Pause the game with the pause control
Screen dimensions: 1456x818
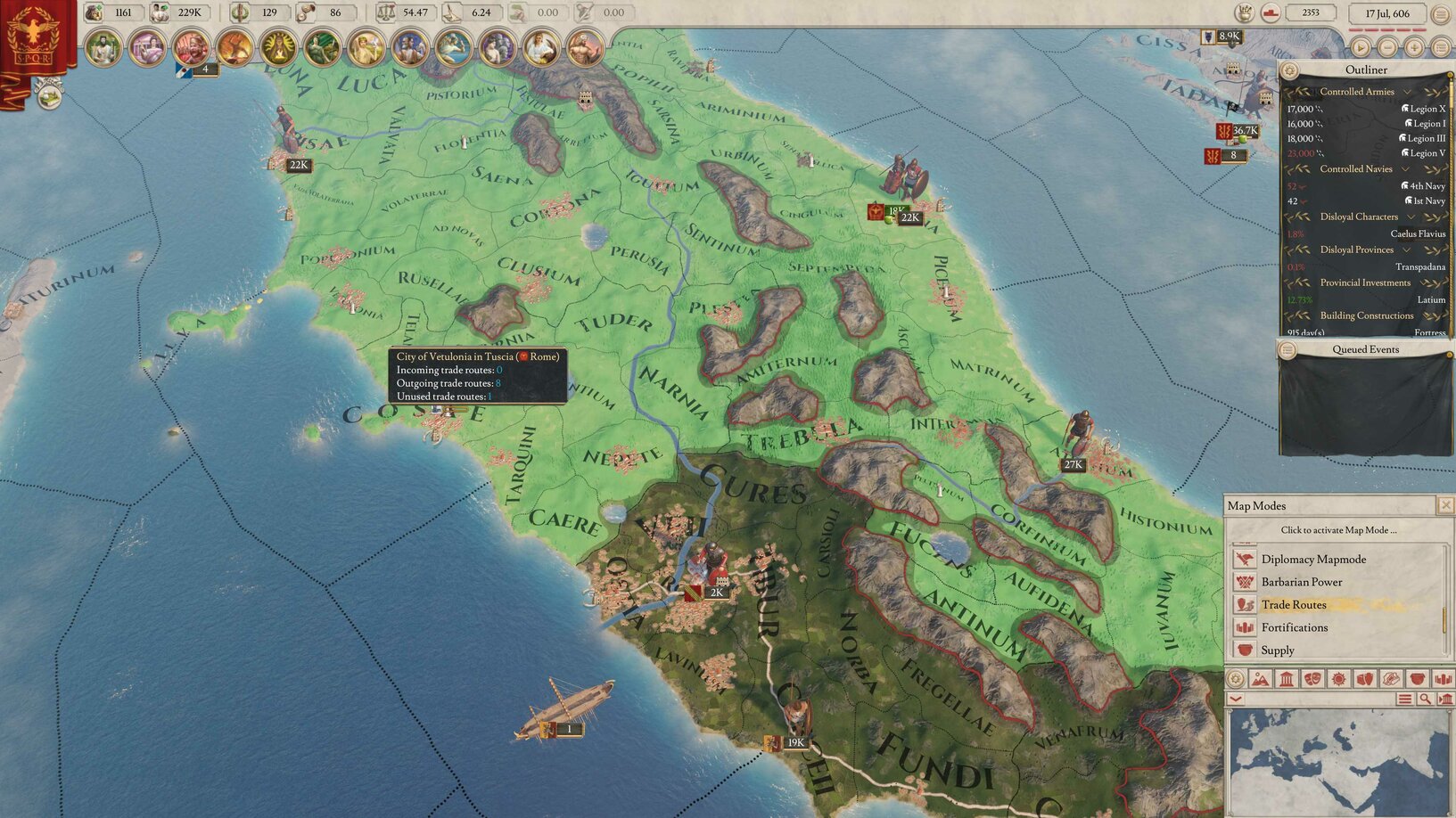(x=1361, y=48)
